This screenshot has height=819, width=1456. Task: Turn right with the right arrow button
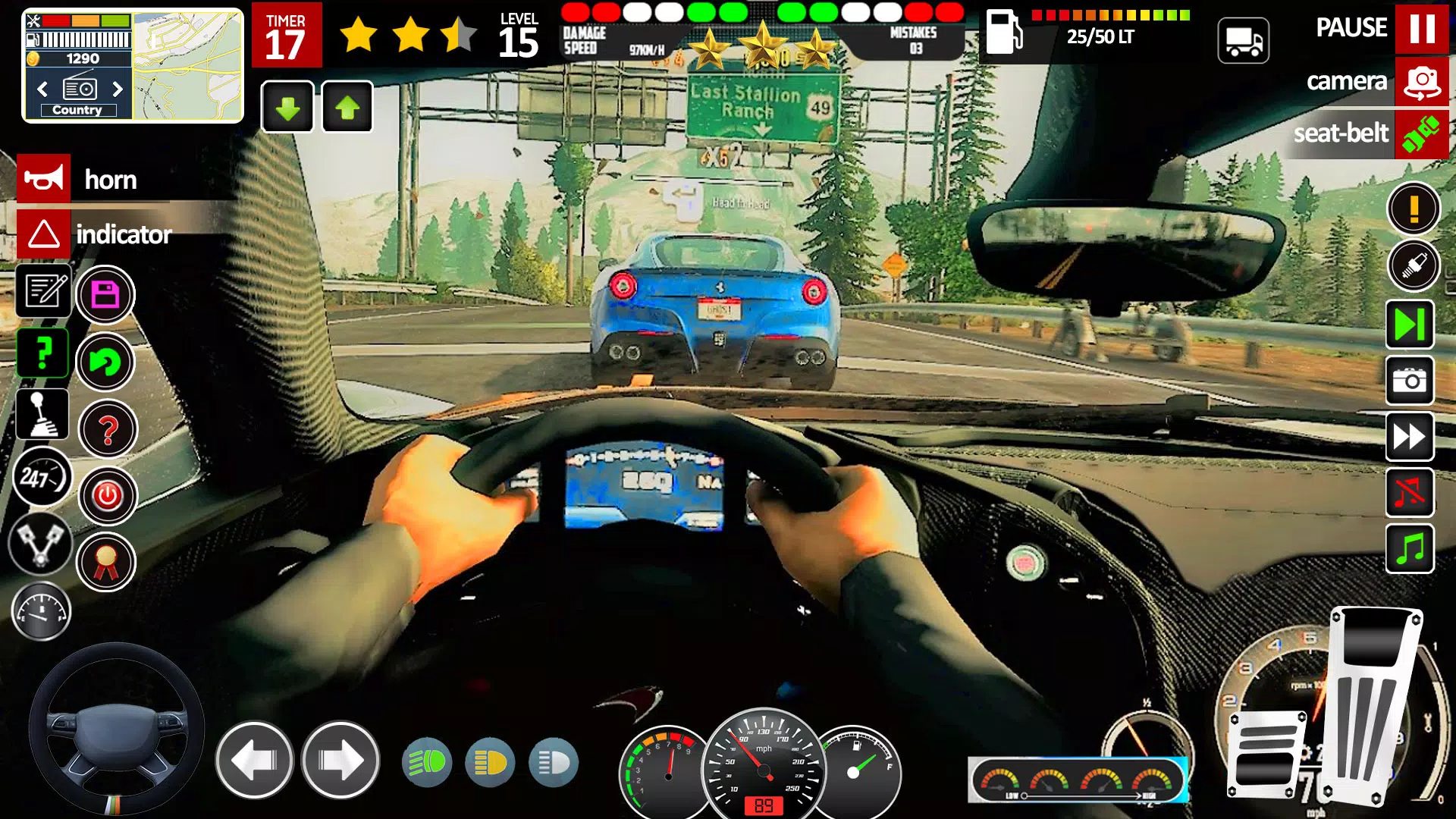340,760
